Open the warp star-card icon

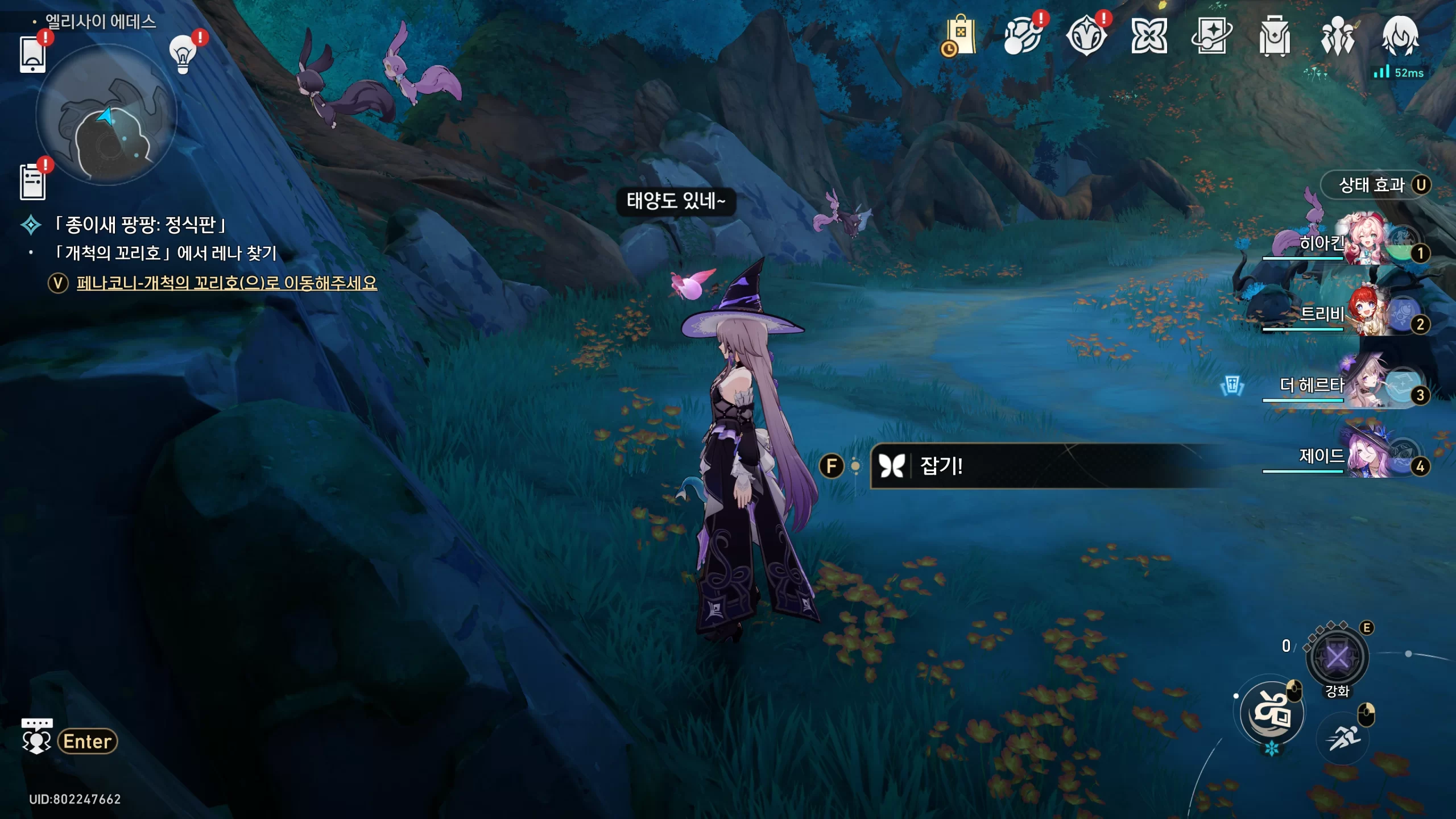point(1211,36)
